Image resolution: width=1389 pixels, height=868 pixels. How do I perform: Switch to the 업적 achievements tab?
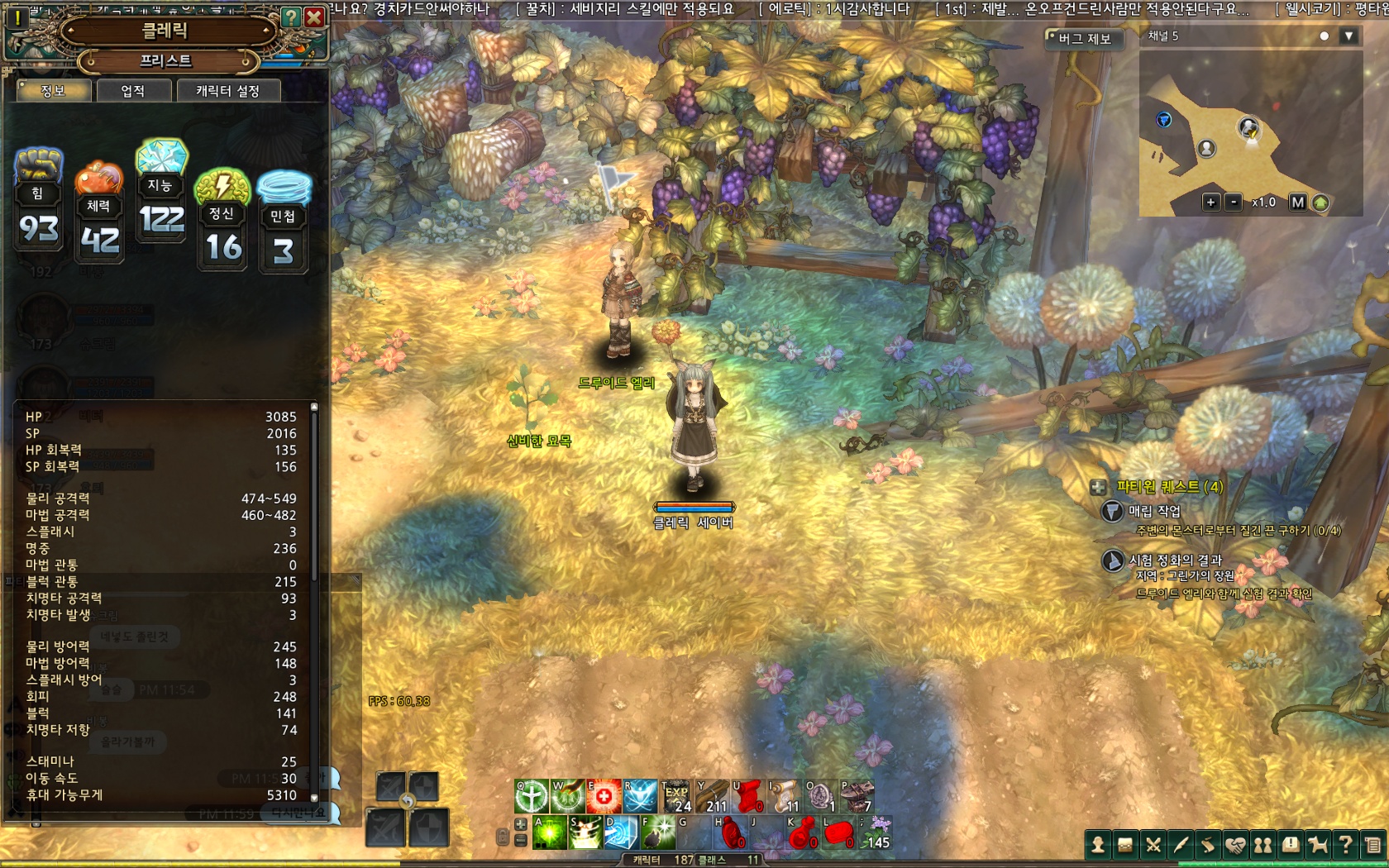coord(133,92)
